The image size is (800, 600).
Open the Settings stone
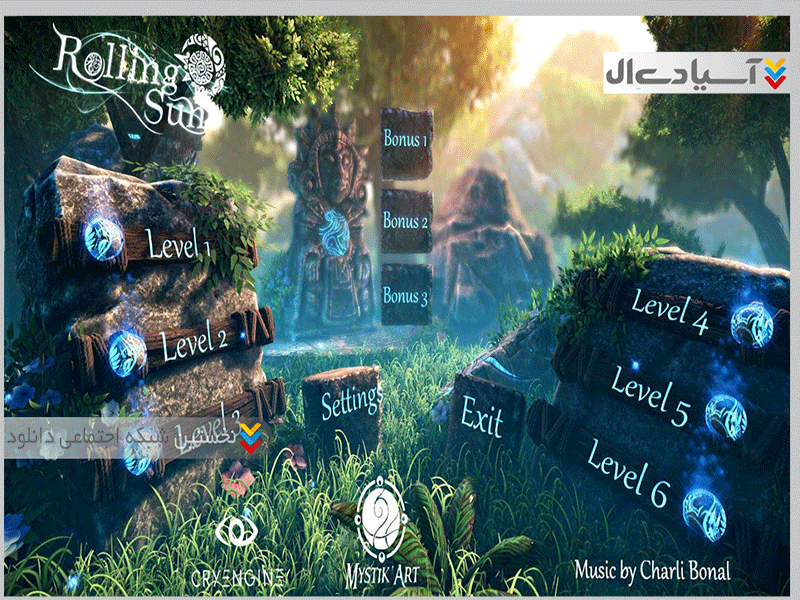pos(351,403)
